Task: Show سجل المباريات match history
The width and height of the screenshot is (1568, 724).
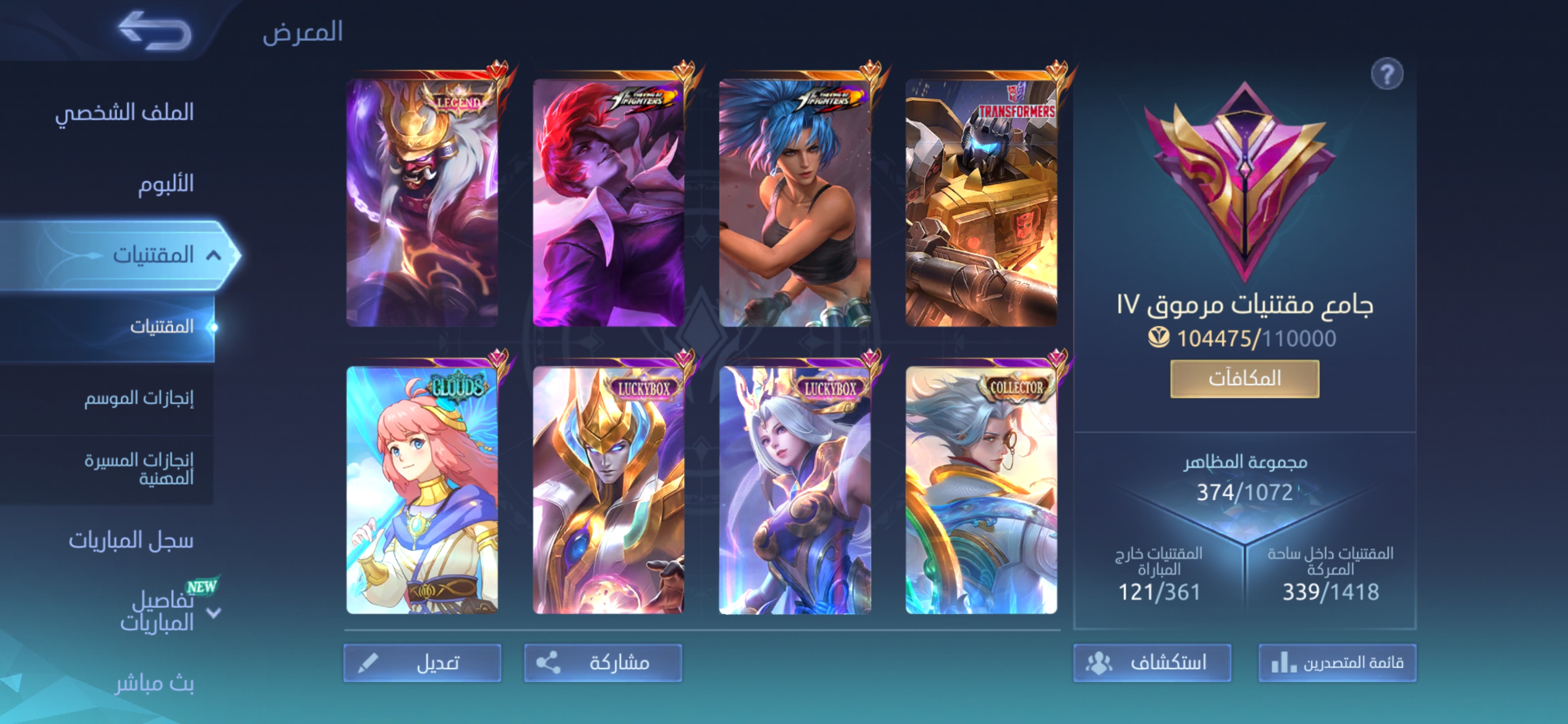Action: (x=131, y=540)
